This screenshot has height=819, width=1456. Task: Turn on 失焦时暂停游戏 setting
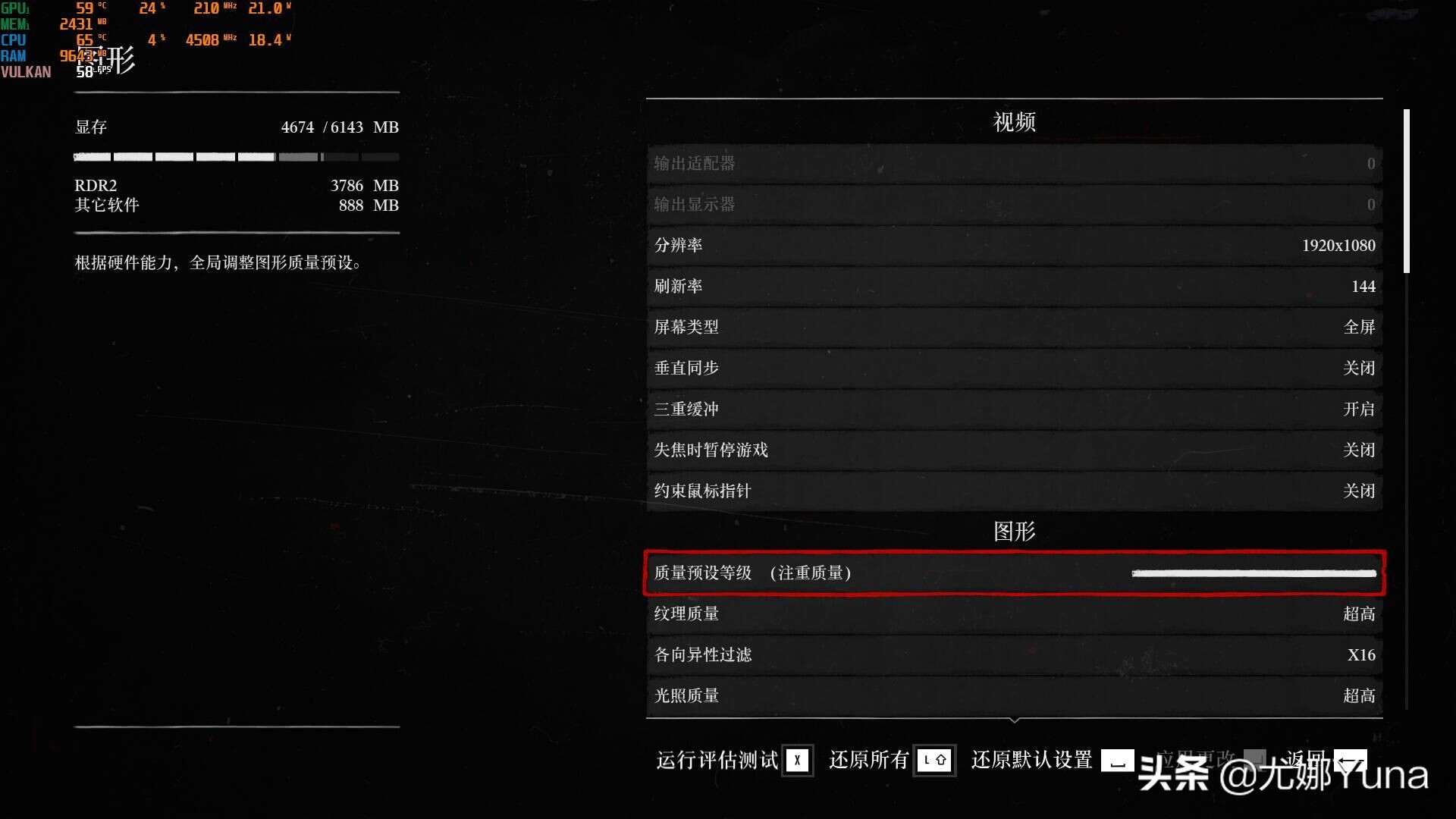point(1014,450)
